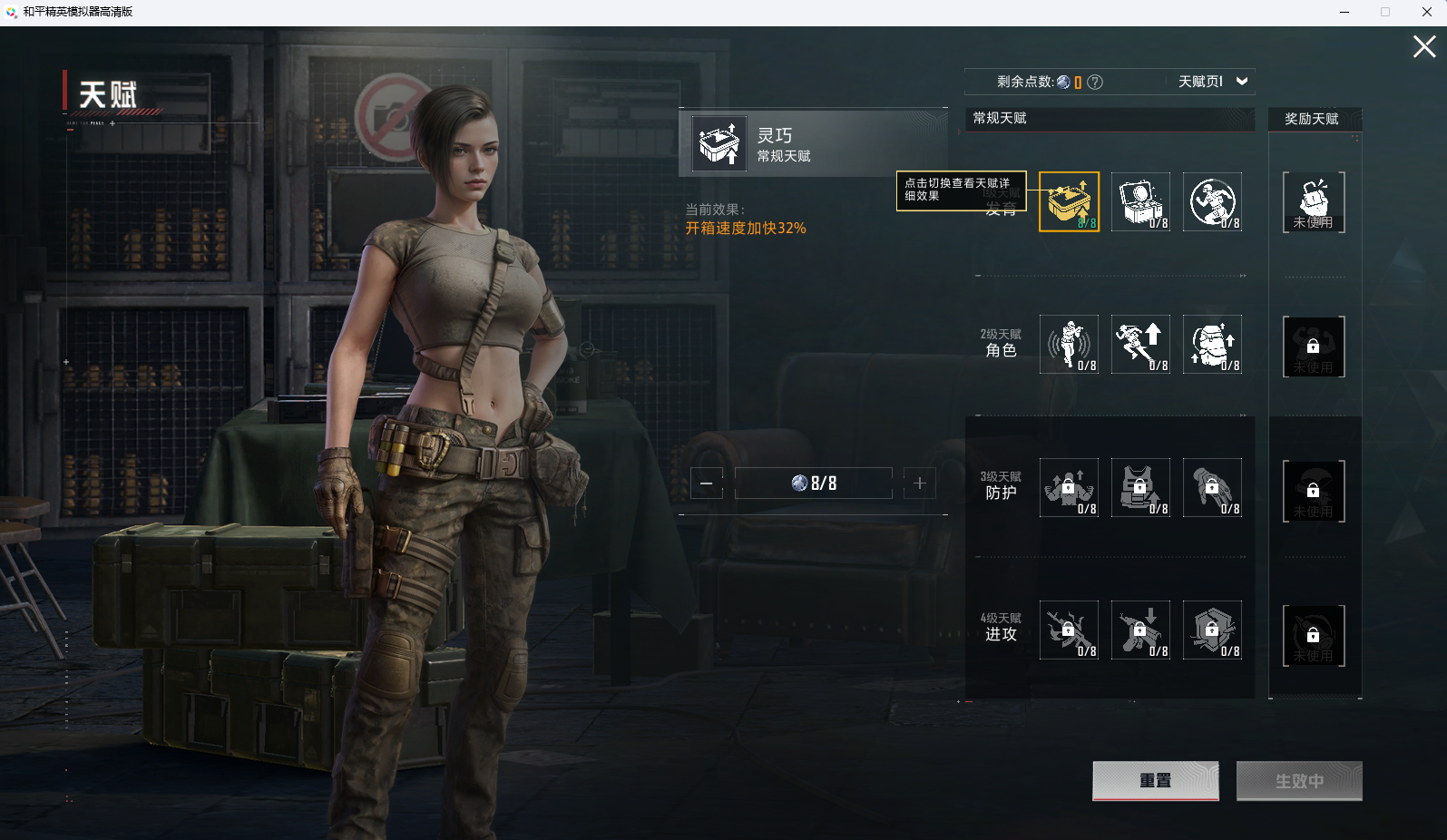This screenshot has height=840, width=1447.
Task: Close the talent screen with the X
Action: pos(1423,46)
